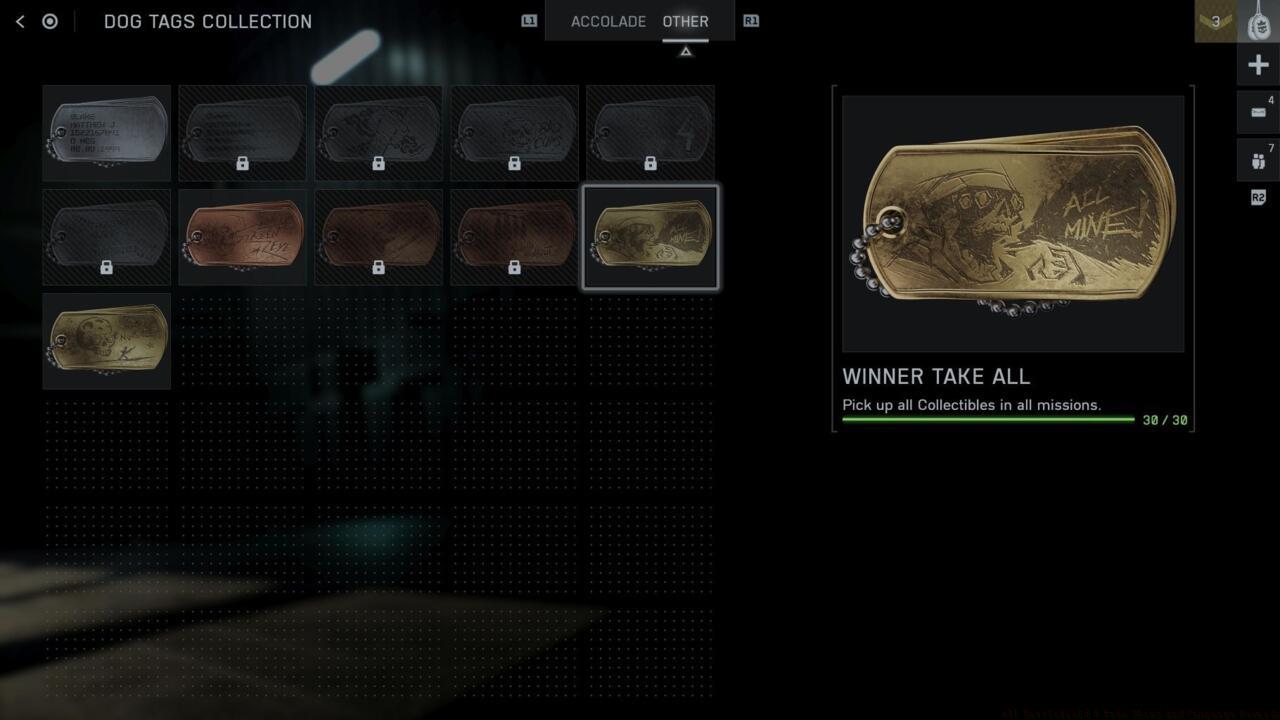This screenshot has height=720, width=1280.
Task: Click the rank chevron badge showing 3
Action: click(x=1214, y=21)
